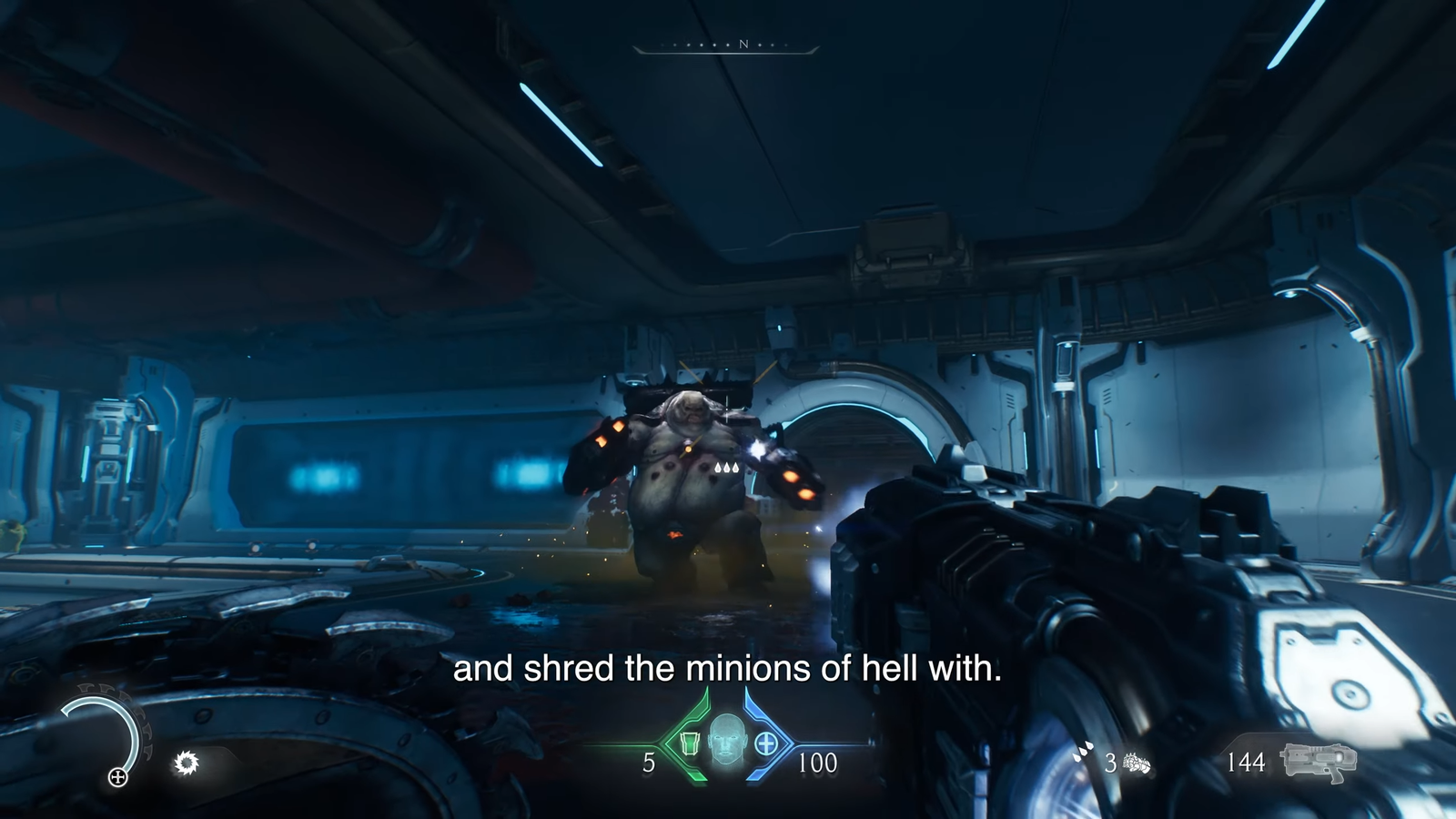
Task: Select the north marker on the compass
Action: pos(744,42)
